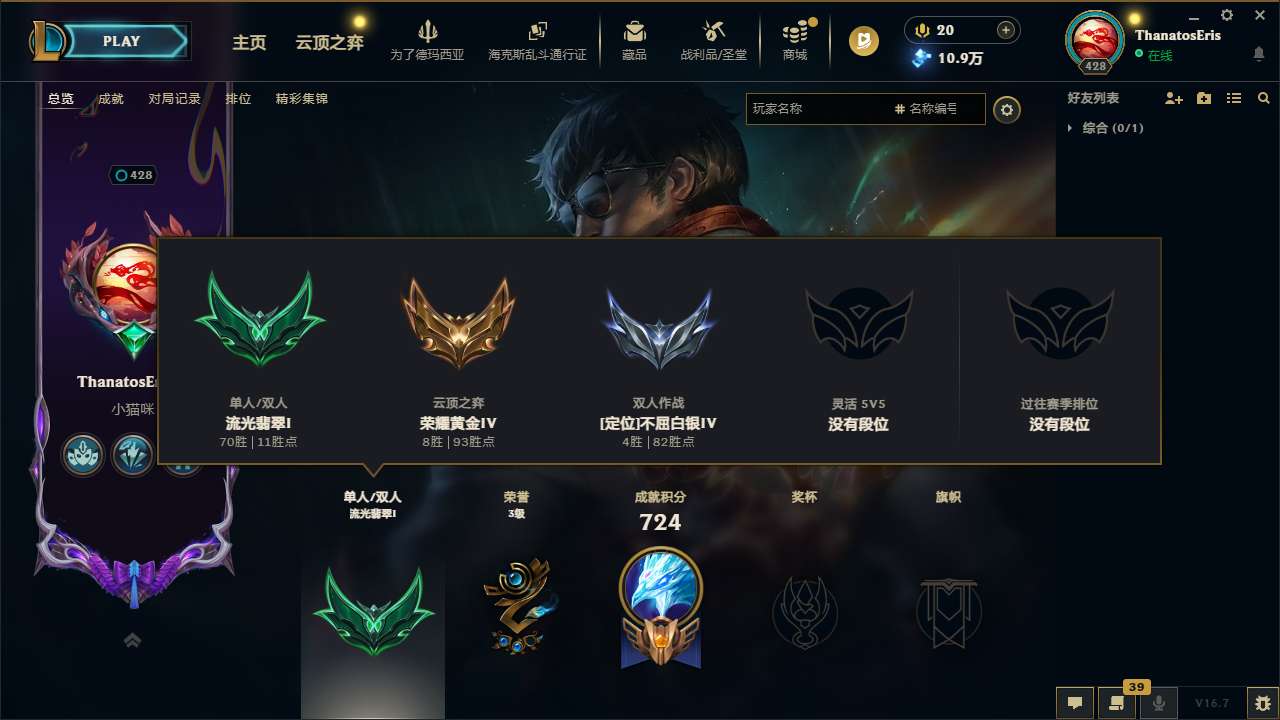Toggle the friend list view layout
1280x720 pixels.
point(1233,97)
